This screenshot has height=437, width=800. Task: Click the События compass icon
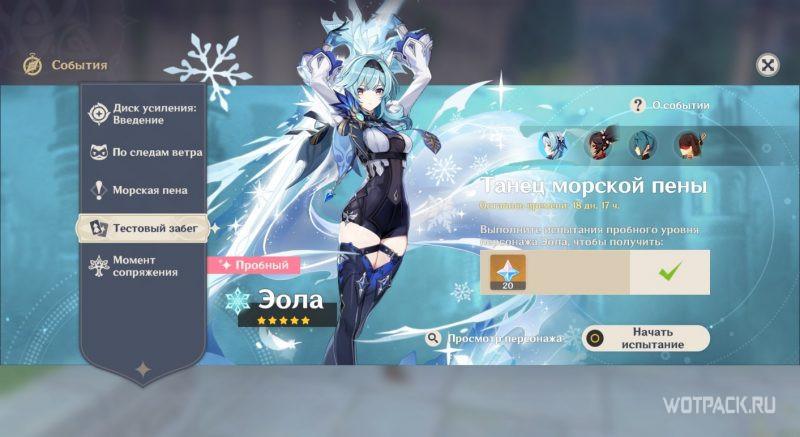click(32, 66)
